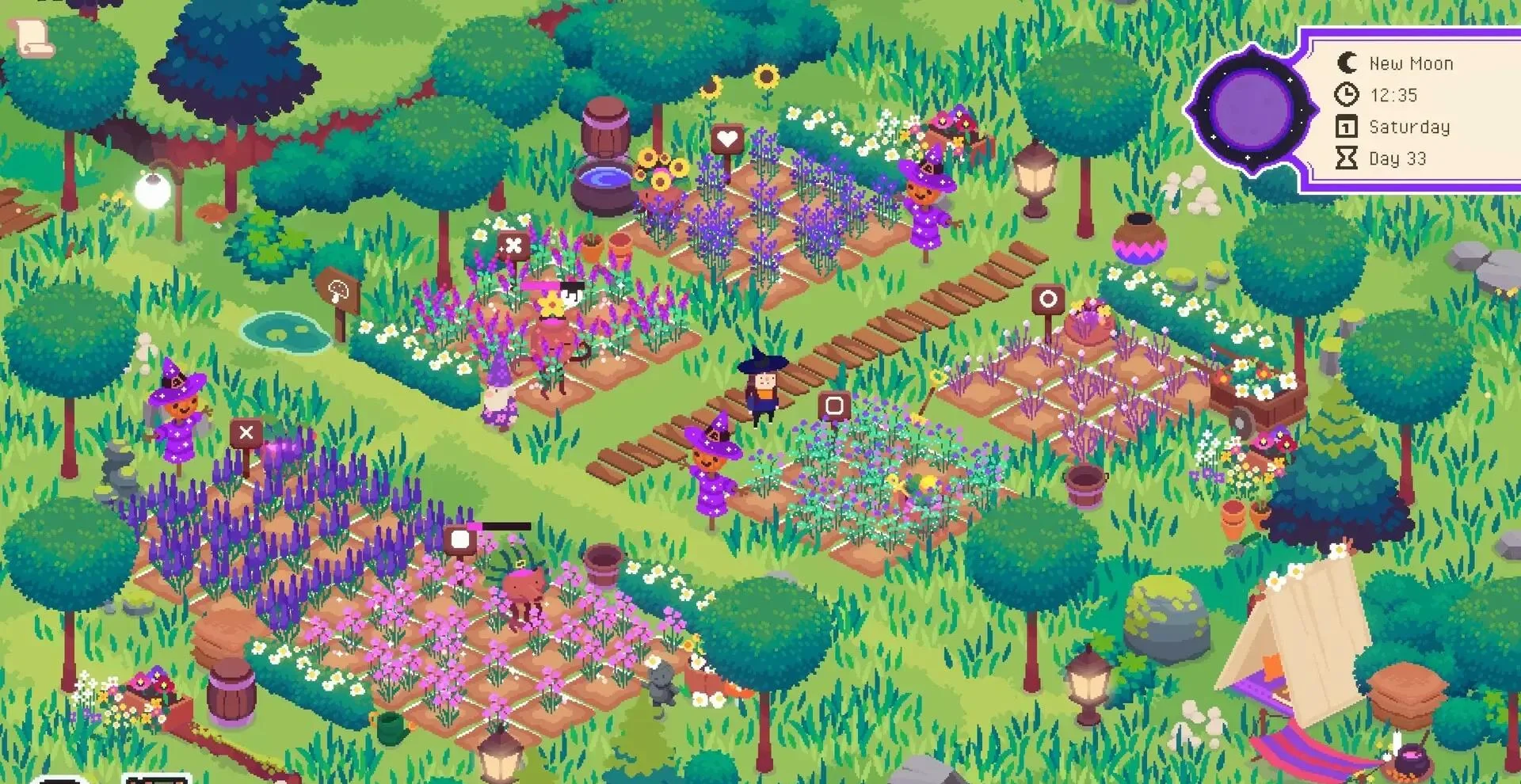Open the quest scroll icon
Image resolution: width=1521 pixels, height=784 pixels.
click(32, 36)
